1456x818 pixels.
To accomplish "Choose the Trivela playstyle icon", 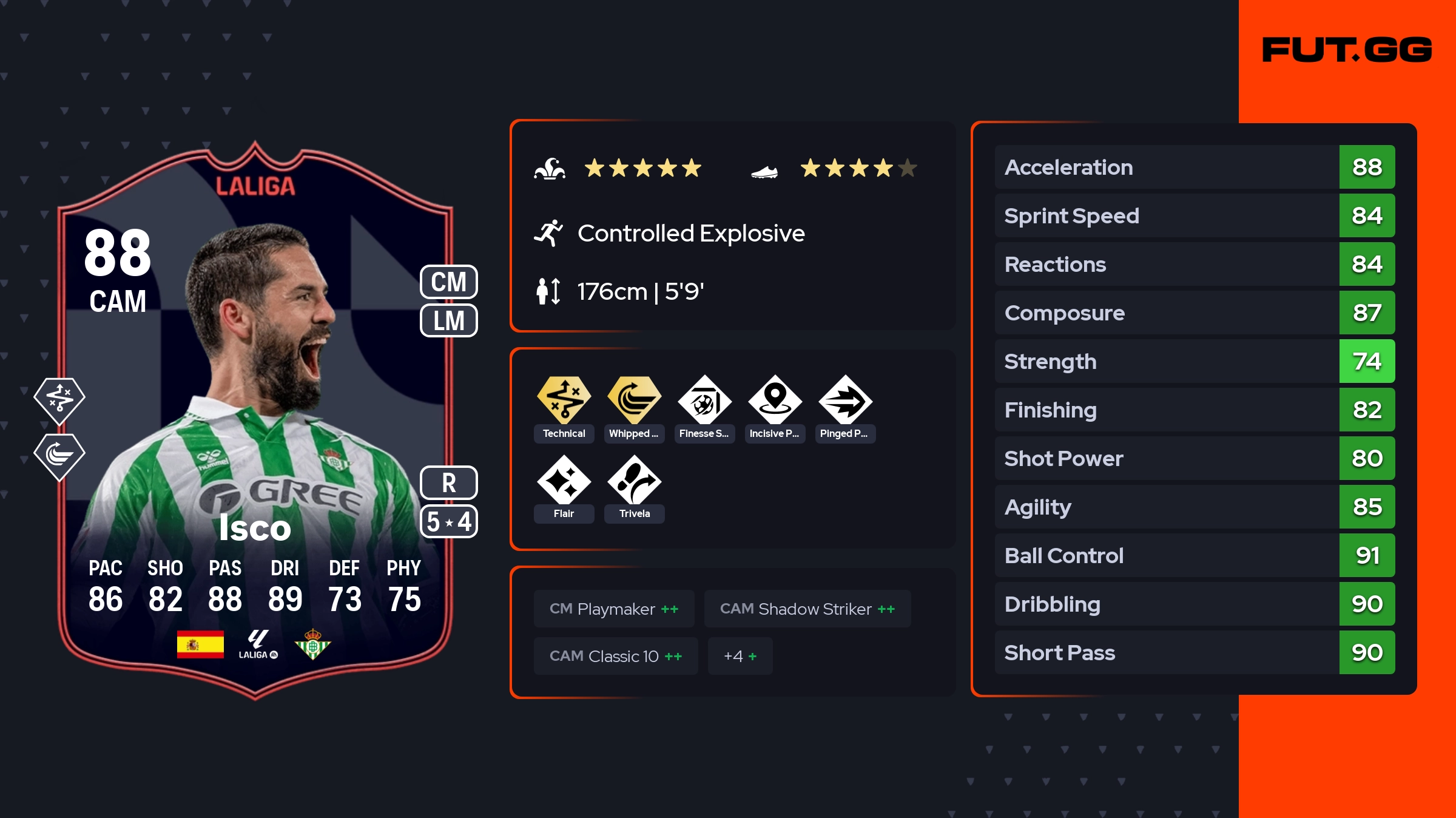I will [634, 481].
